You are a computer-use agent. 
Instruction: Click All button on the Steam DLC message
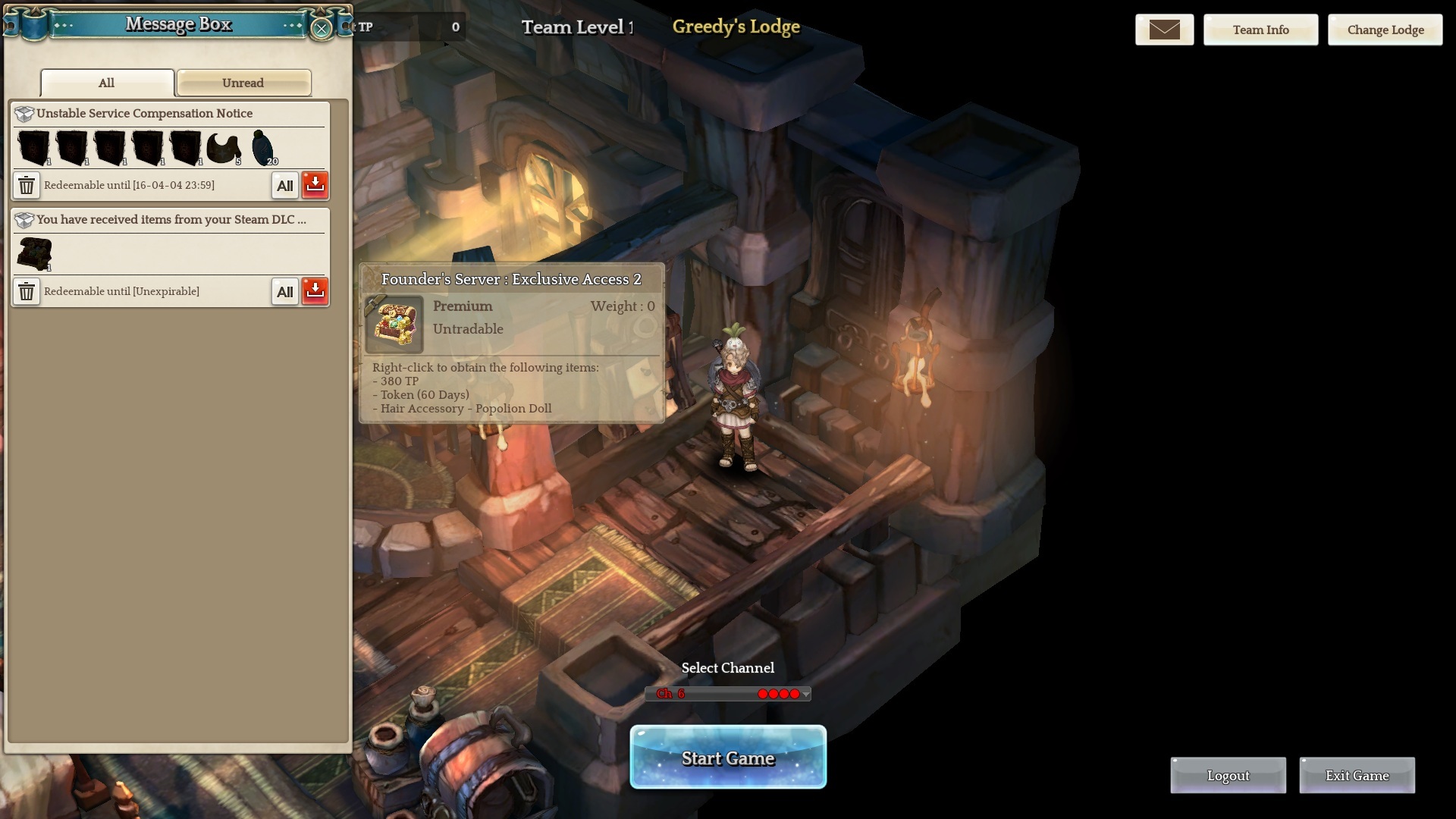click(x=285, y=291)
